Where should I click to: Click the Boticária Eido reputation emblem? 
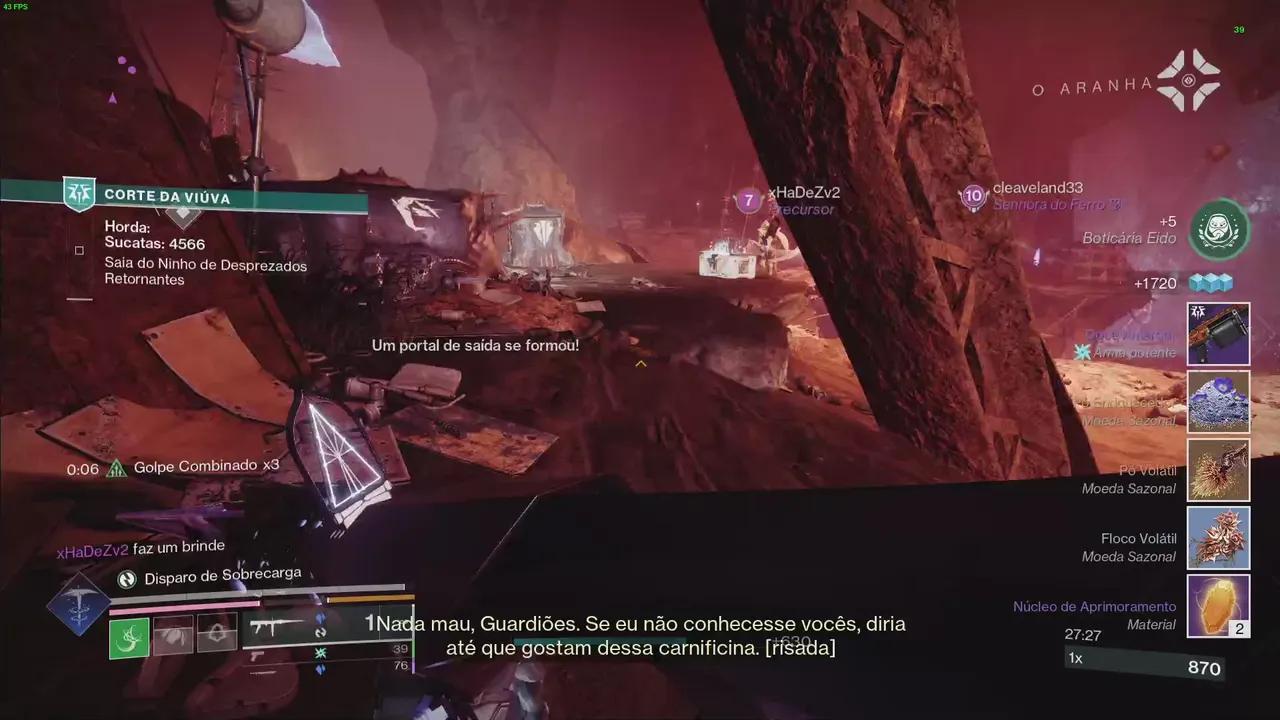click(x=1218, y=229)
